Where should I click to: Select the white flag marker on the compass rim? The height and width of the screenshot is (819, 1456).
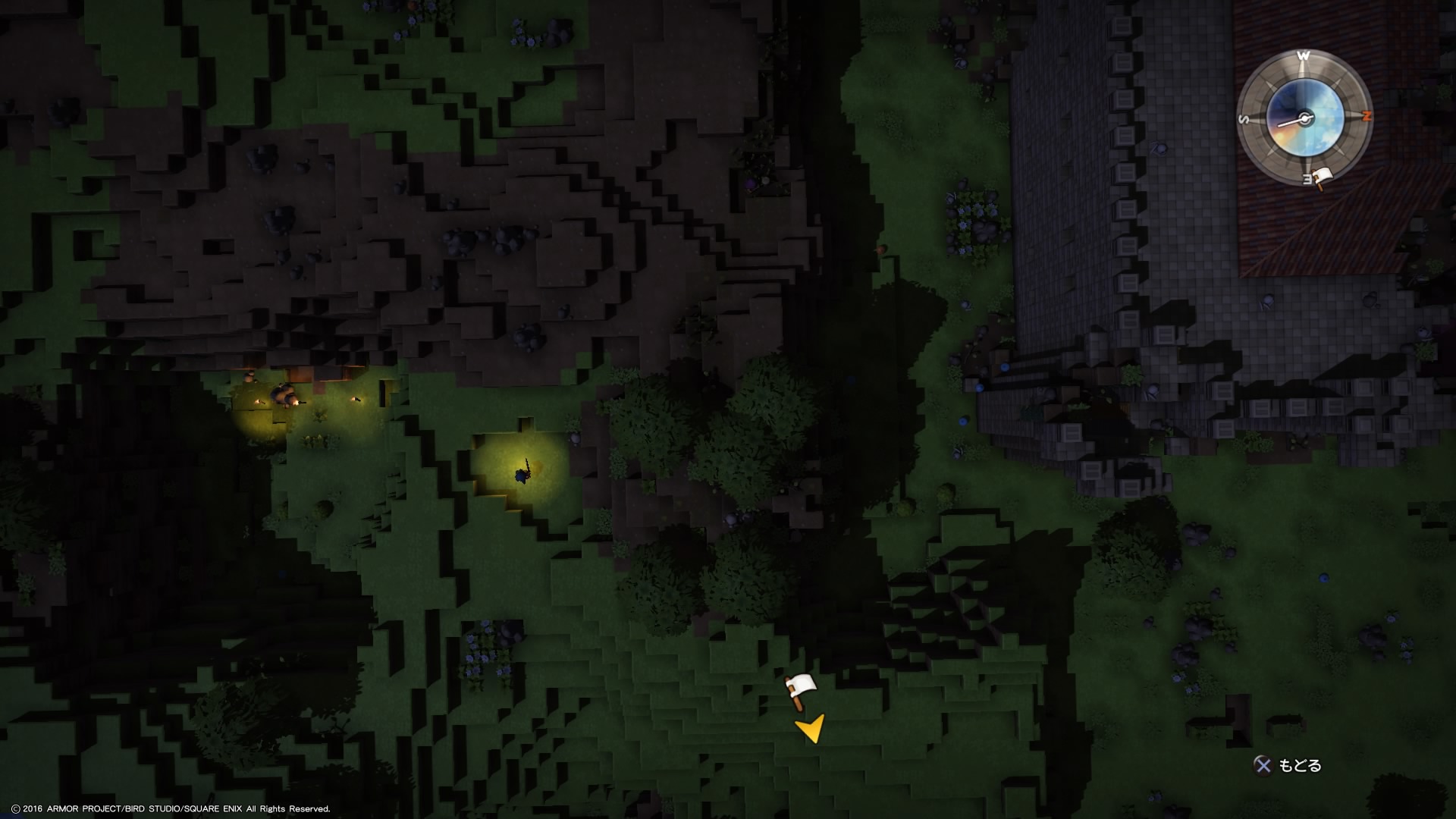tap(1322, 179)
